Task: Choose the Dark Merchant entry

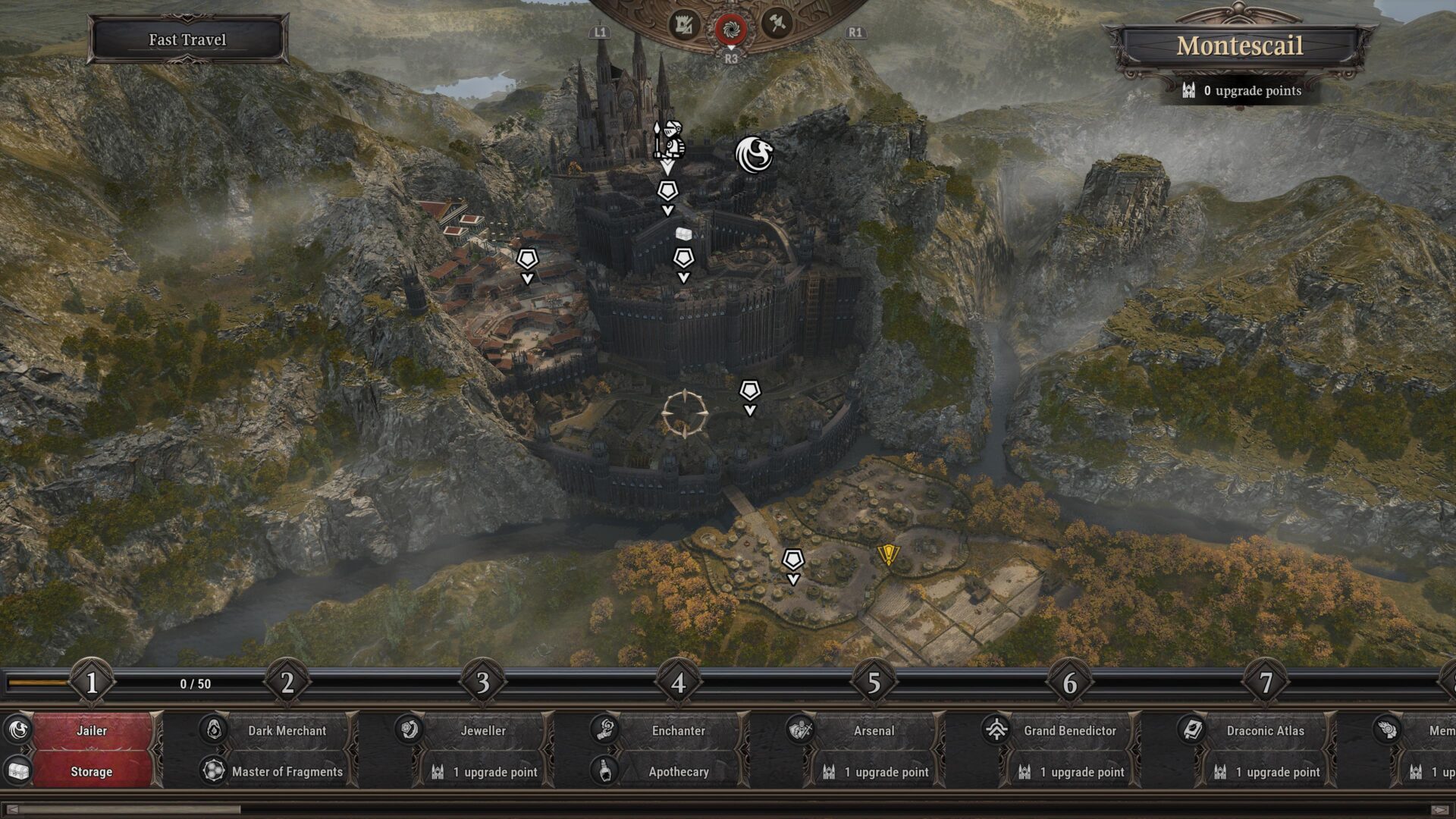Action: (x=287, y=730)
